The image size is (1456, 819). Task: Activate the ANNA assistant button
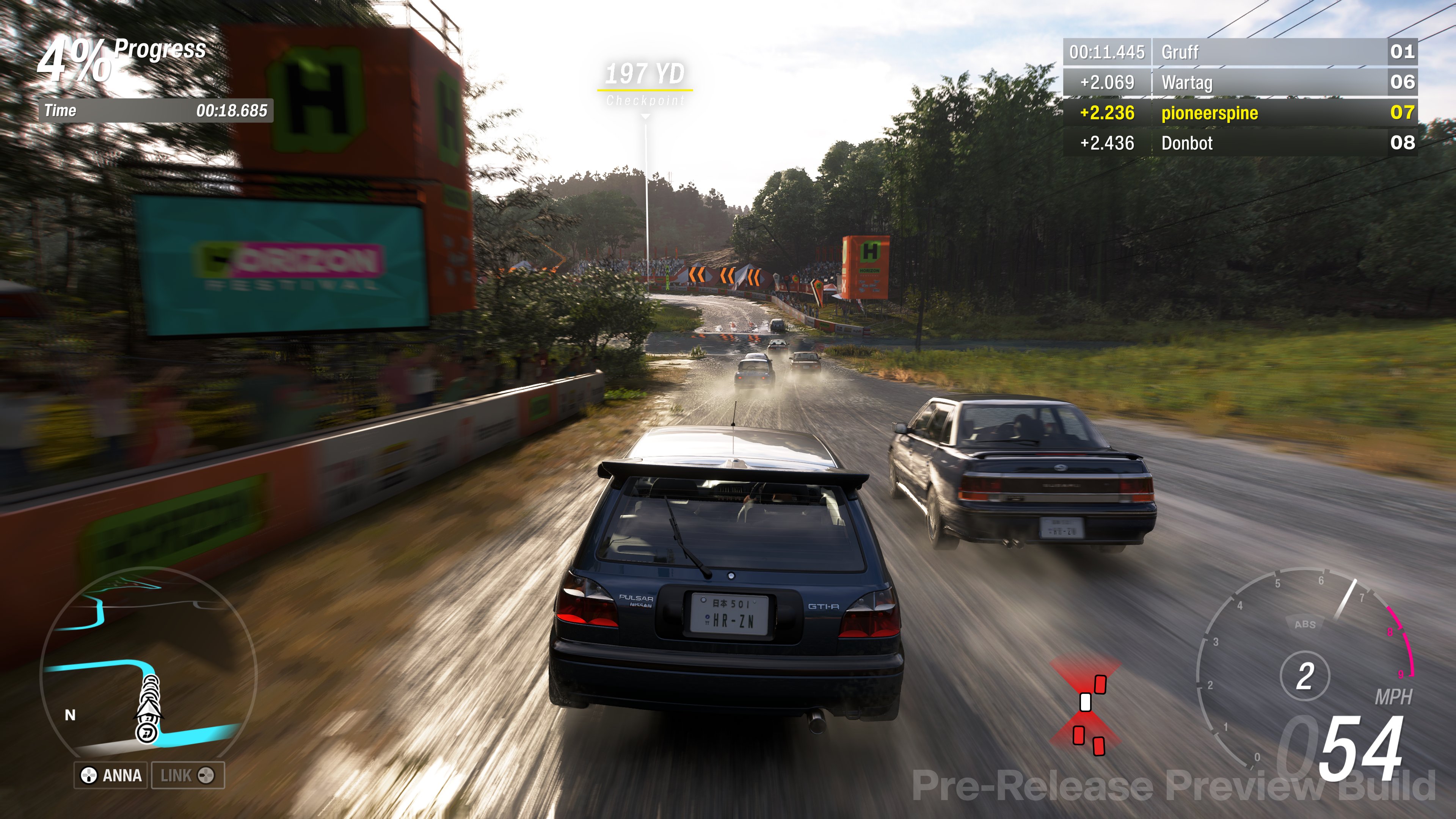pos(111,775)
